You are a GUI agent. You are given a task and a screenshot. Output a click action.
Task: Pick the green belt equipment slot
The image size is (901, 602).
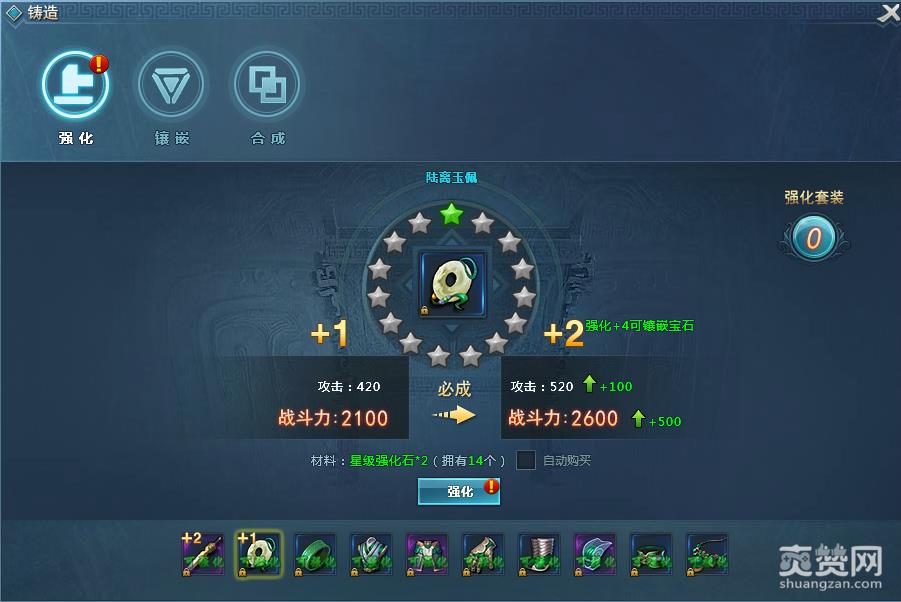coord(651,554)
